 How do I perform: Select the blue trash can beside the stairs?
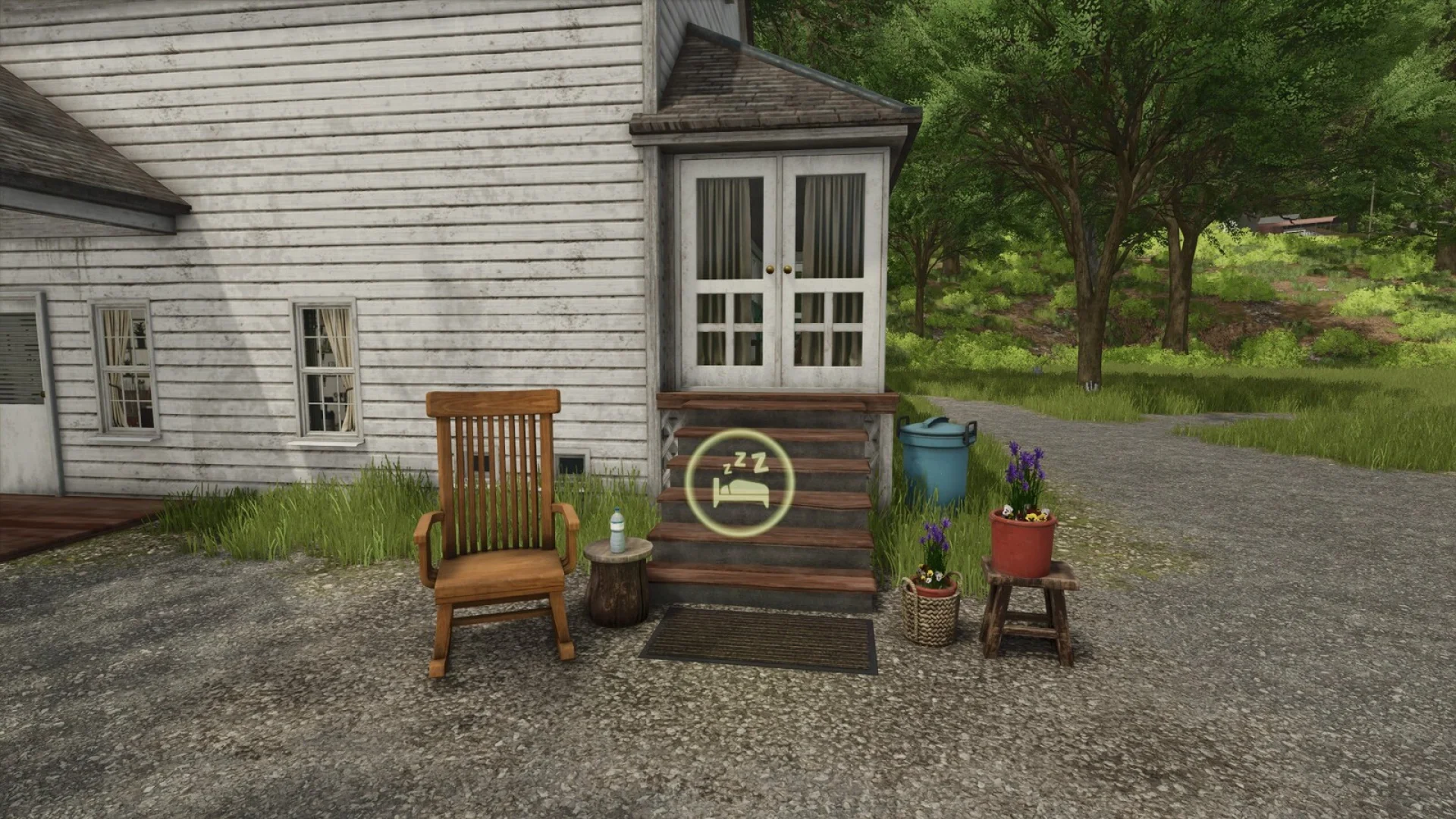937,466
